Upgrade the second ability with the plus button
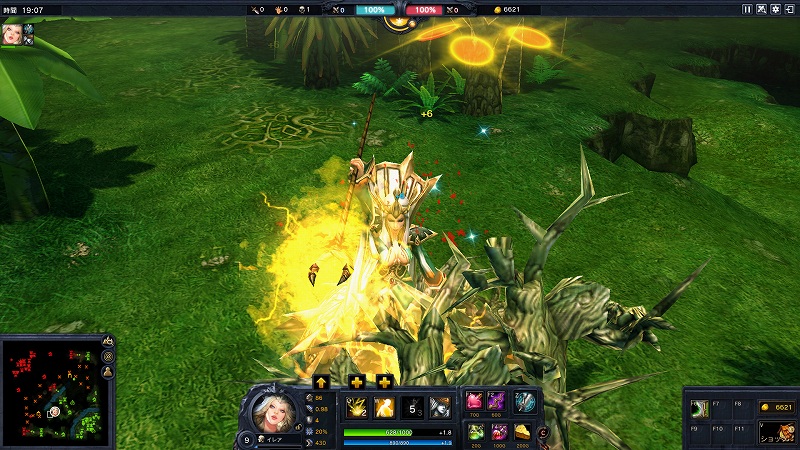800x450 pixels. tap(356, 382)
